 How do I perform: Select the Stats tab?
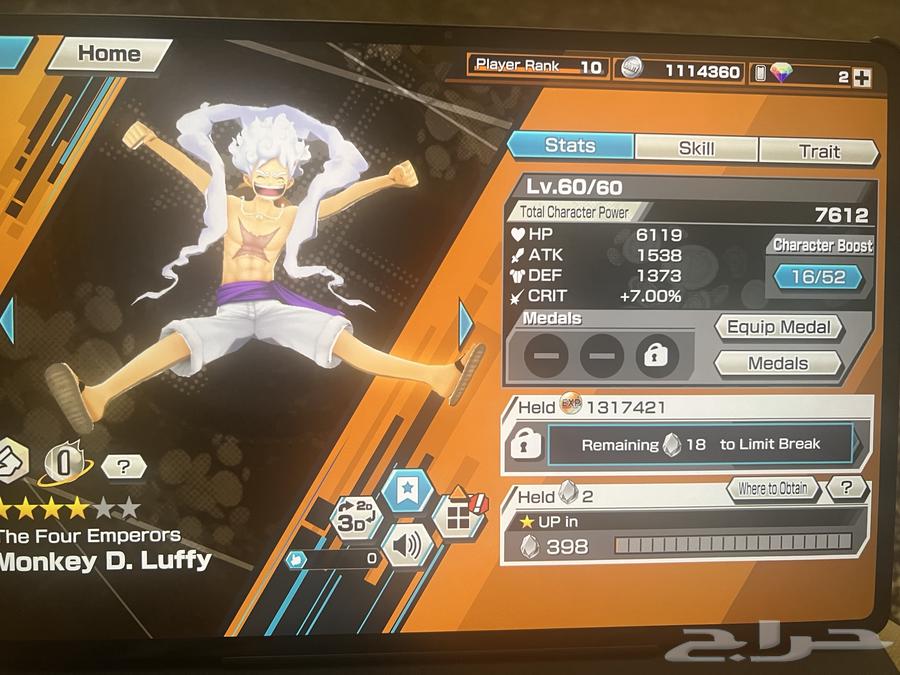[569, 146]
